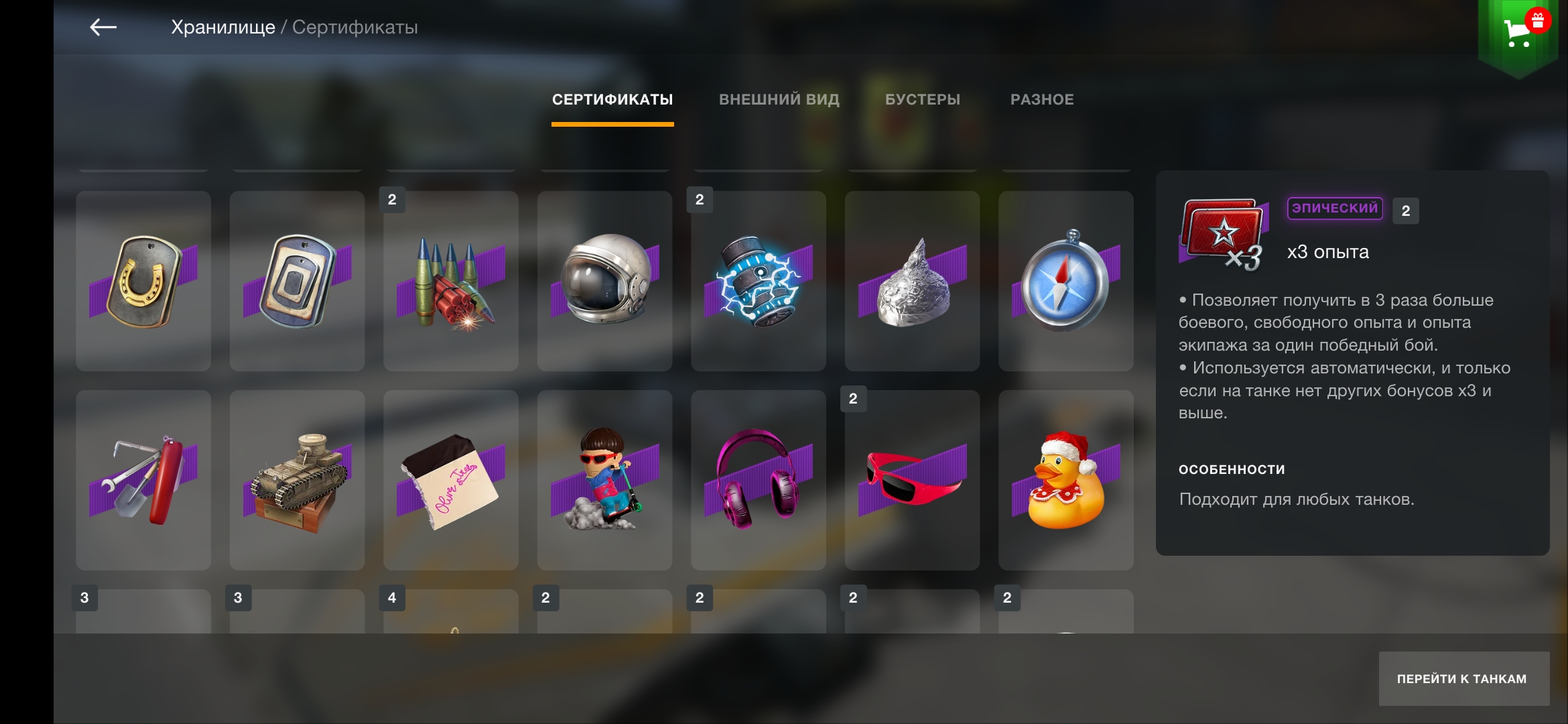Select the tank statuette trophy item
Viewport: 1568px width, 724px height.
tap(297, 481)
